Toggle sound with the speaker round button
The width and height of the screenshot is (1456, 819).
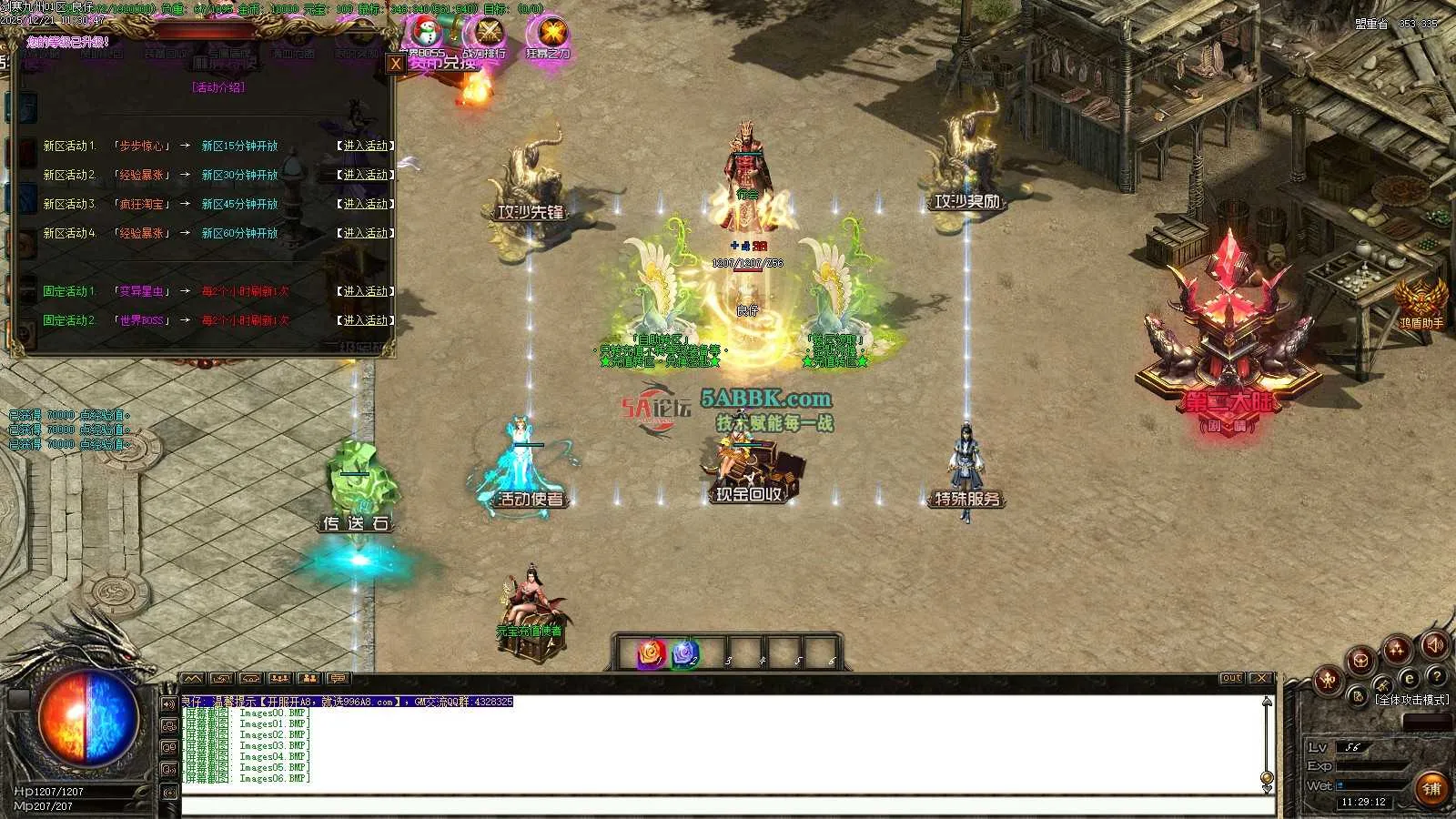point(1434,645)
